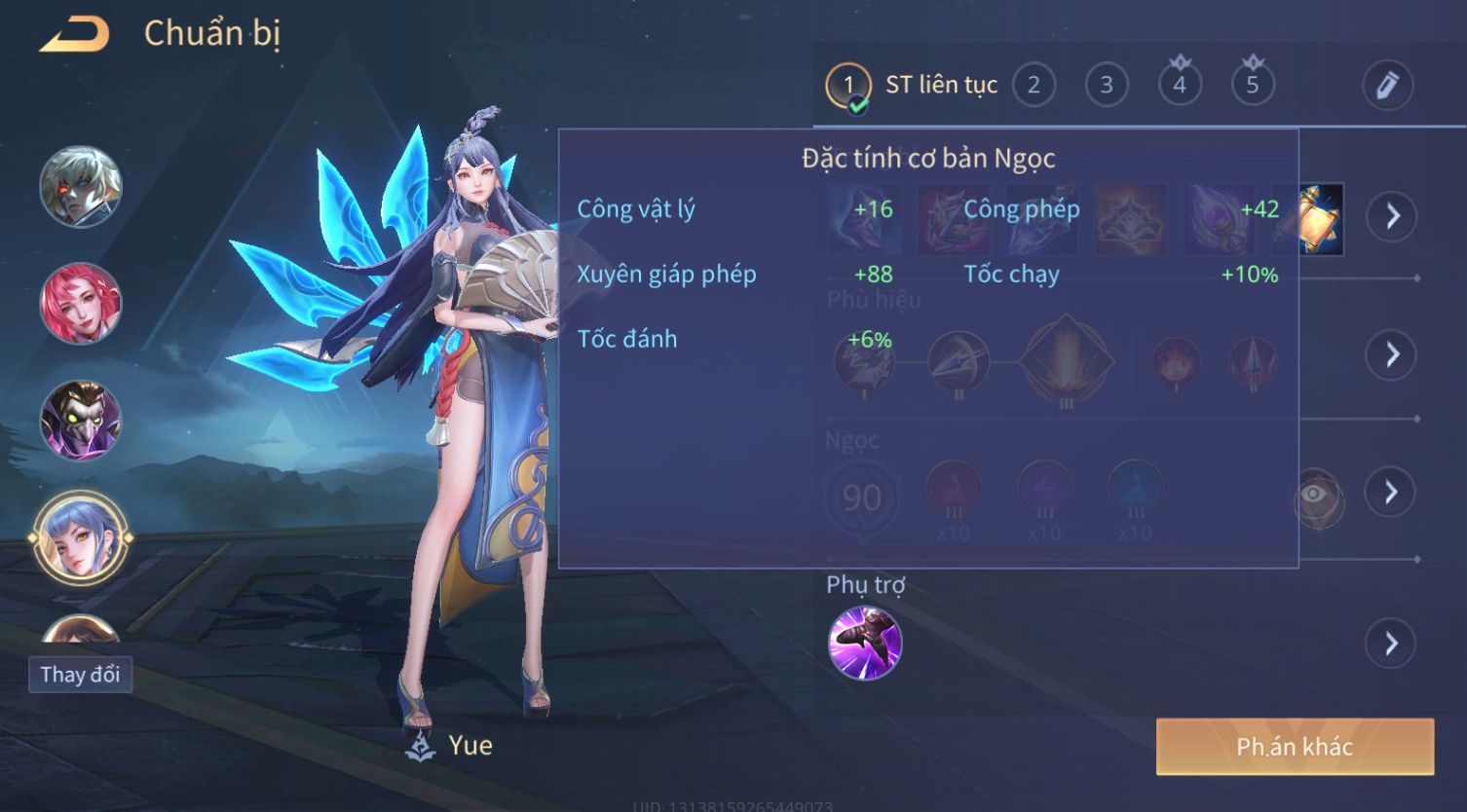1467x812 pixels.
Task: Switch to loadout preset 5
Action: 1253,86
